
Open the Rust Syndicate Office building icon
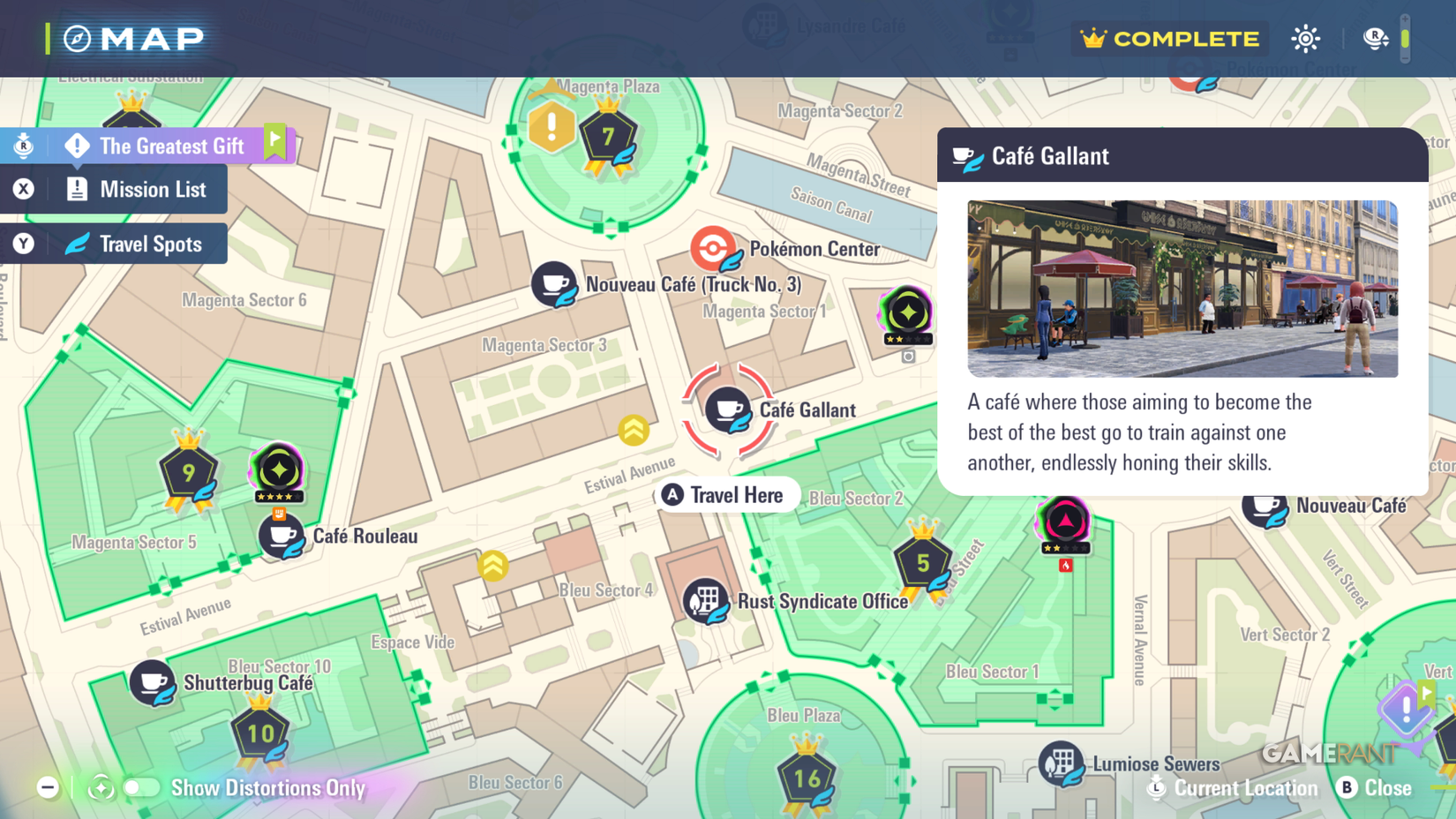[705, 601]
